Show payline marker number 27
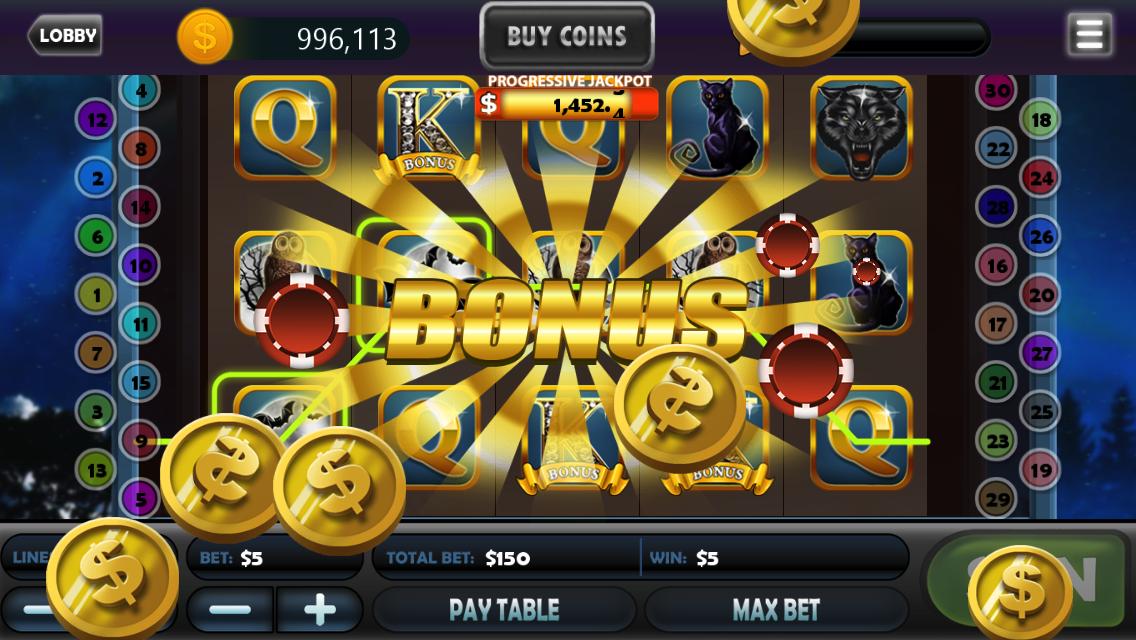1136x640 pixels. point(1041,354)
